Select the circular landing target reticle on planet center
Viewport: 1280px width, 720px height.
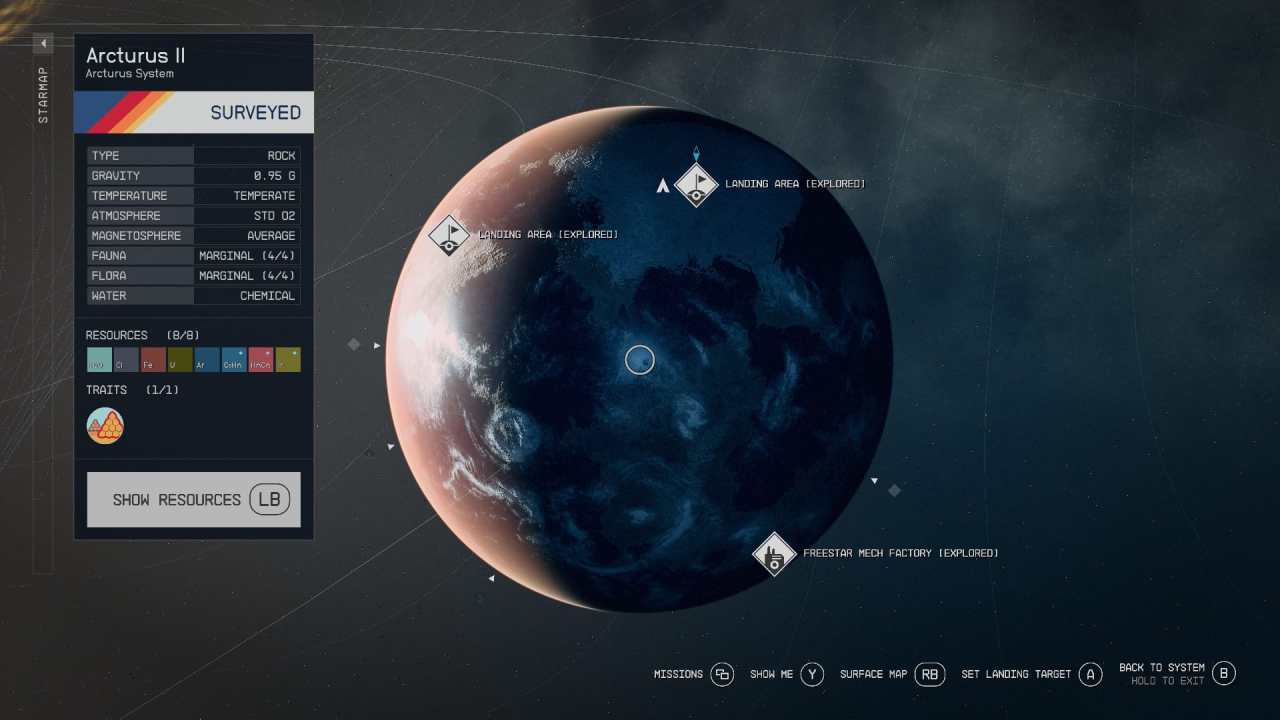tap(640, 360)
